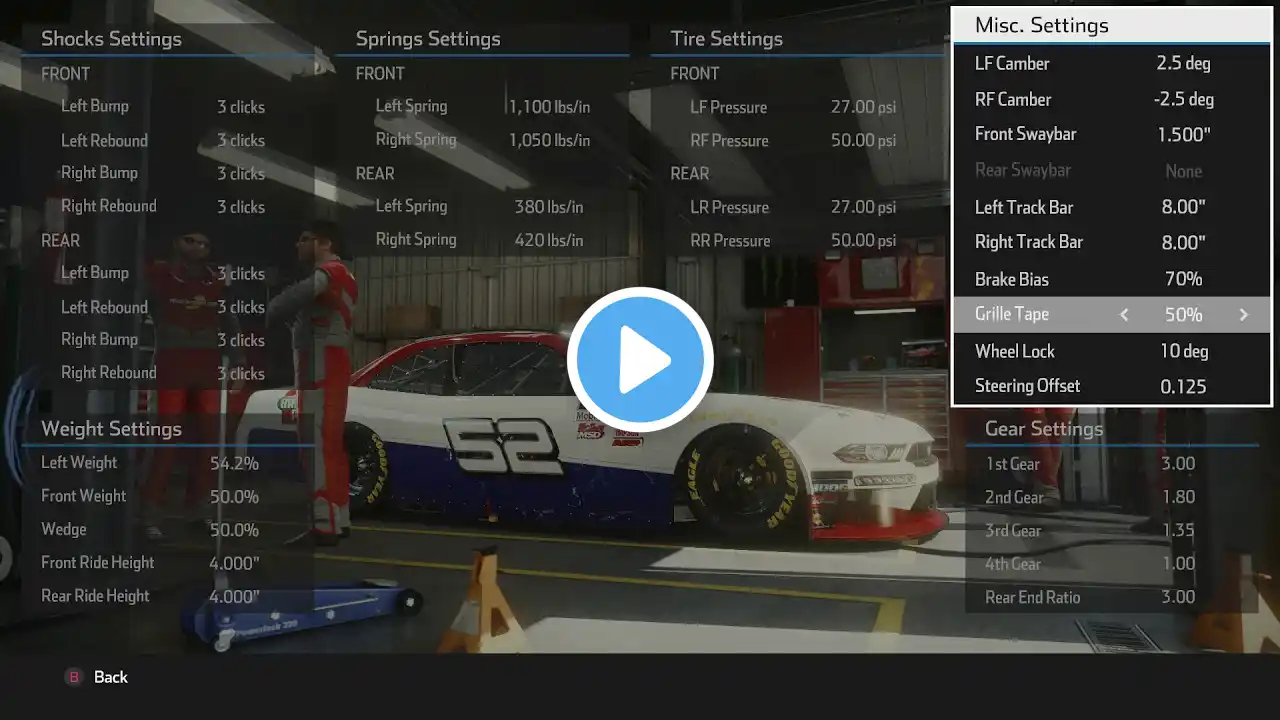This screenshot has height=720, width=1280.
Task: Play the video with the center button
Action: tap(640, 360)
